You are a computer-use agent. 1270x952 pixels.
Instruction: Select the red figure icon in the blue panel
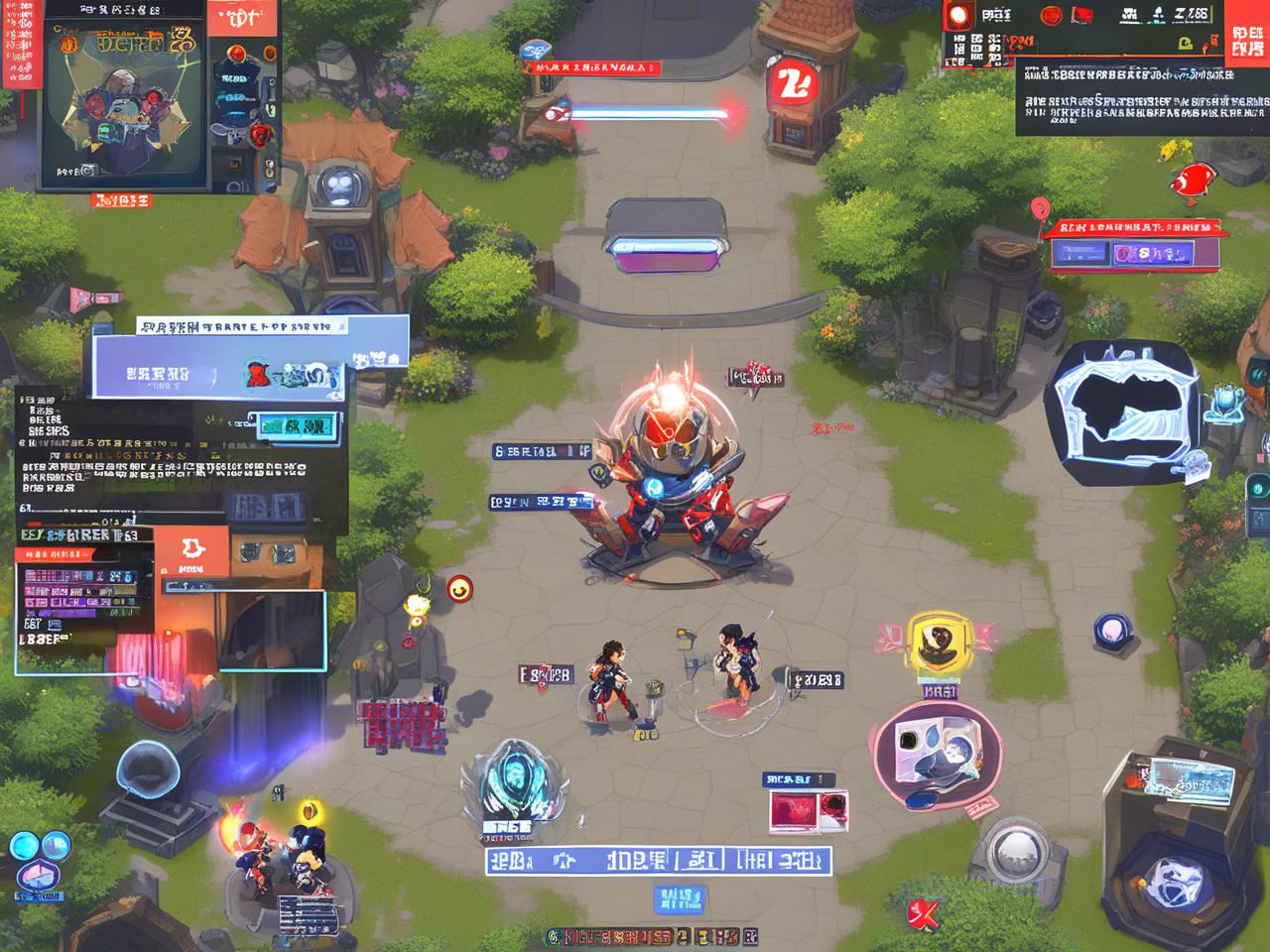(x=258, y=375)
